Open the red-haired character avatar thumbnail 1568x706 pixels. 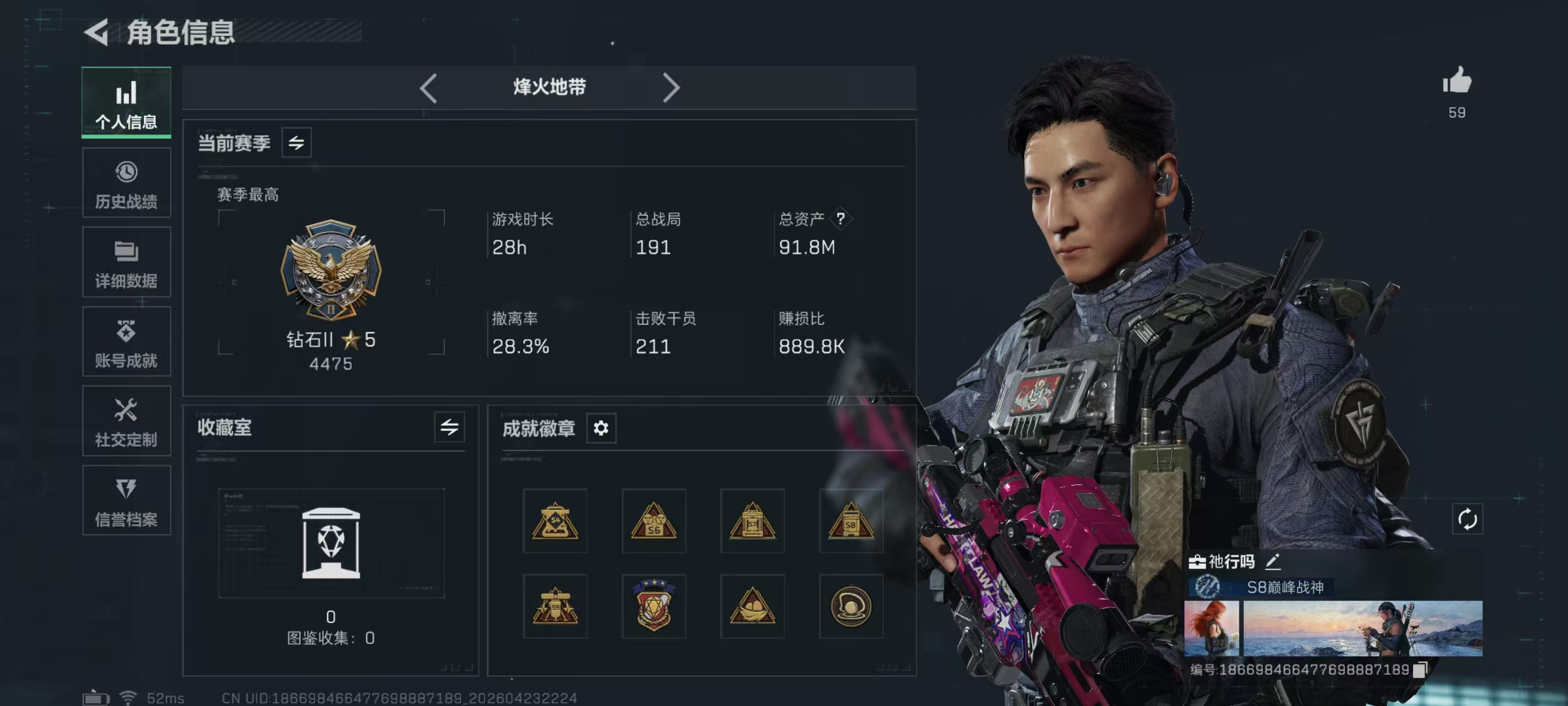pyautogui.click(x=1211, y=628)
